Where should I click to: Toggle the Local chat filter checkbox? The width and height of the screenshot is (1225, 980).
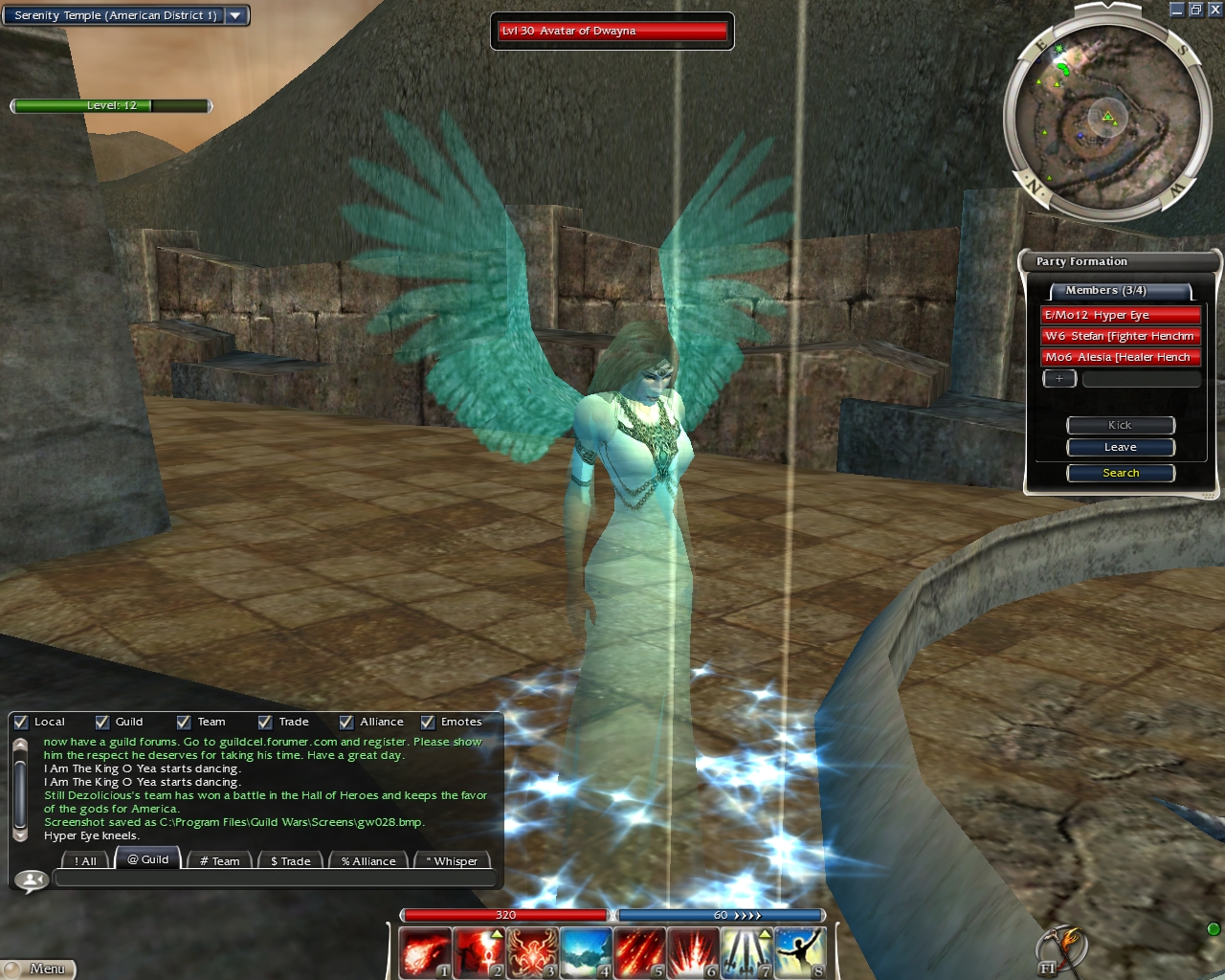tap(21, 723)
